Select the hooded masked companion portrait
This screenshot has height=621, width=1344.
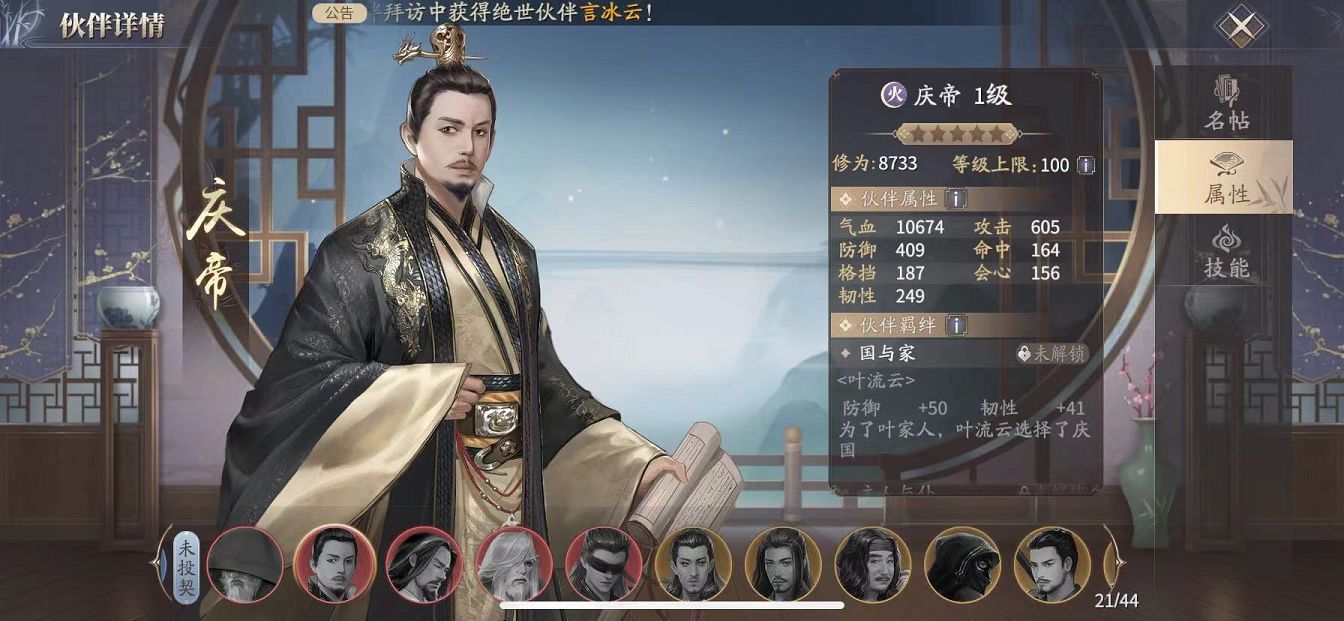(962, 564)
